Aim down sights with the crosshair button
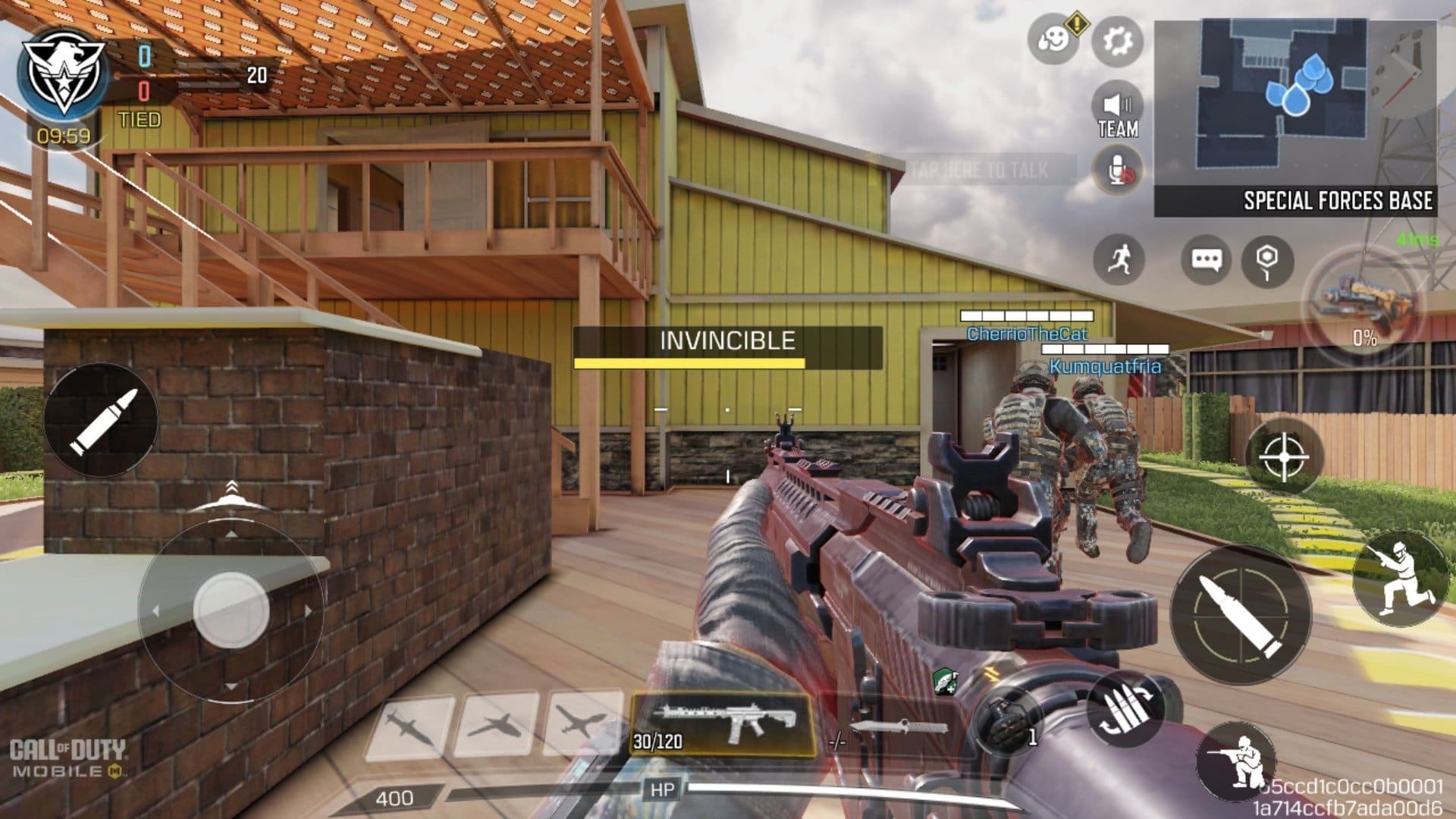This screenshot has width=1456, height=819. coord(1283,457)
